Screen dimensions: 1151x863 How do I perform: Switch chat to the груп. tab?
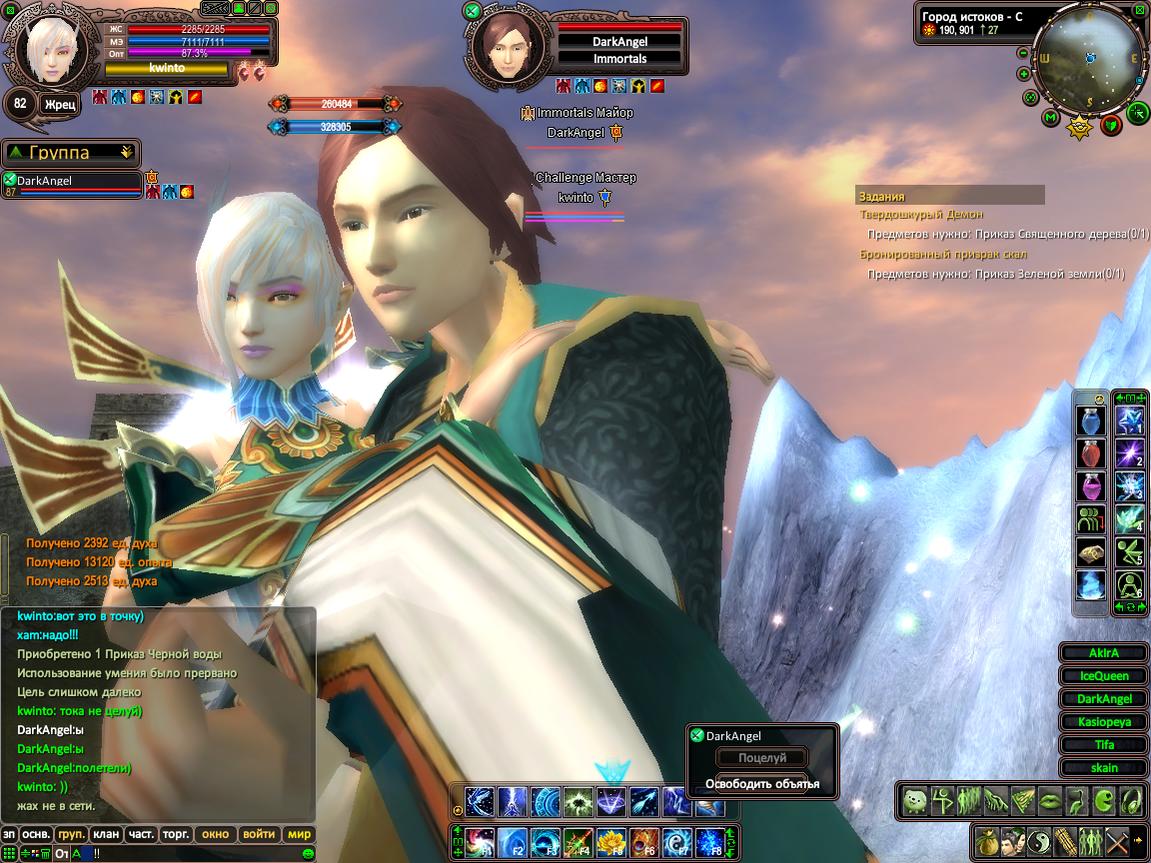tap(71, 834)
